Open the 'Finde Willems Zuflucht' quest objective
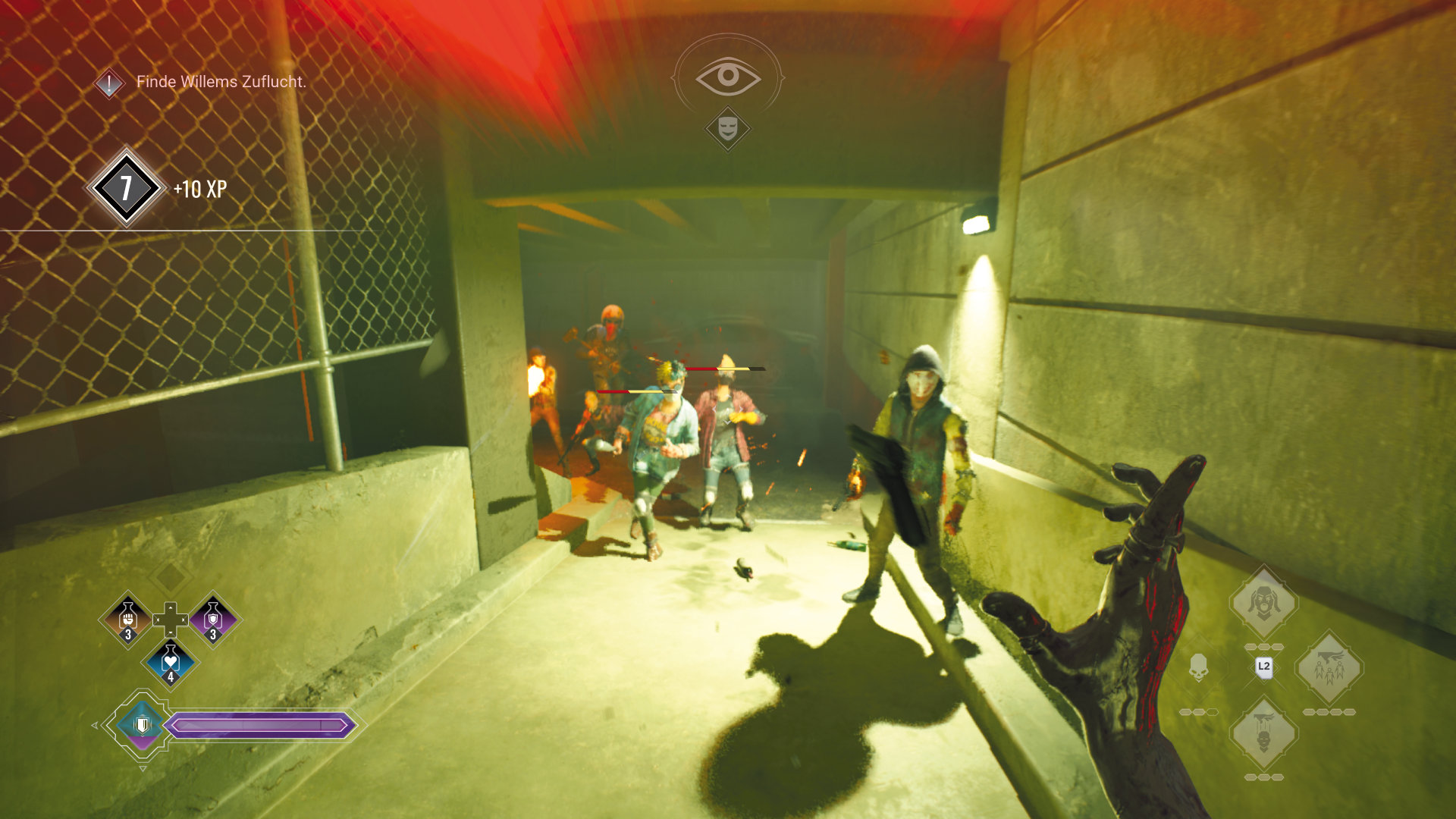Viewport: 1456px width, 819px height. pyautogui.click(x=220, y=82)
